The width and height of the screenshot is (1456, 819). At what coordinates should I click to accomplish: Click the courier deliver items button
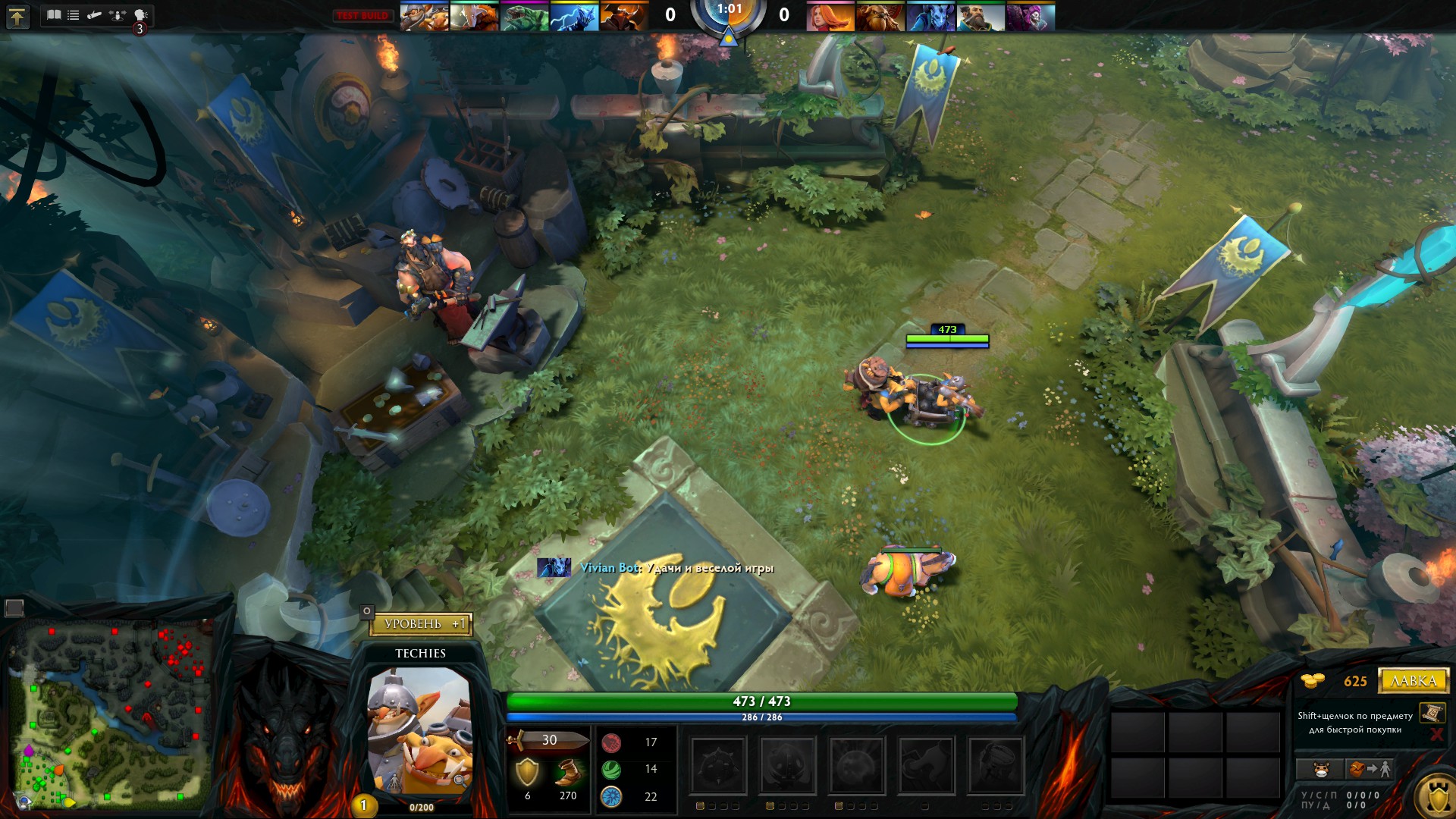[x=1369, y=769]
